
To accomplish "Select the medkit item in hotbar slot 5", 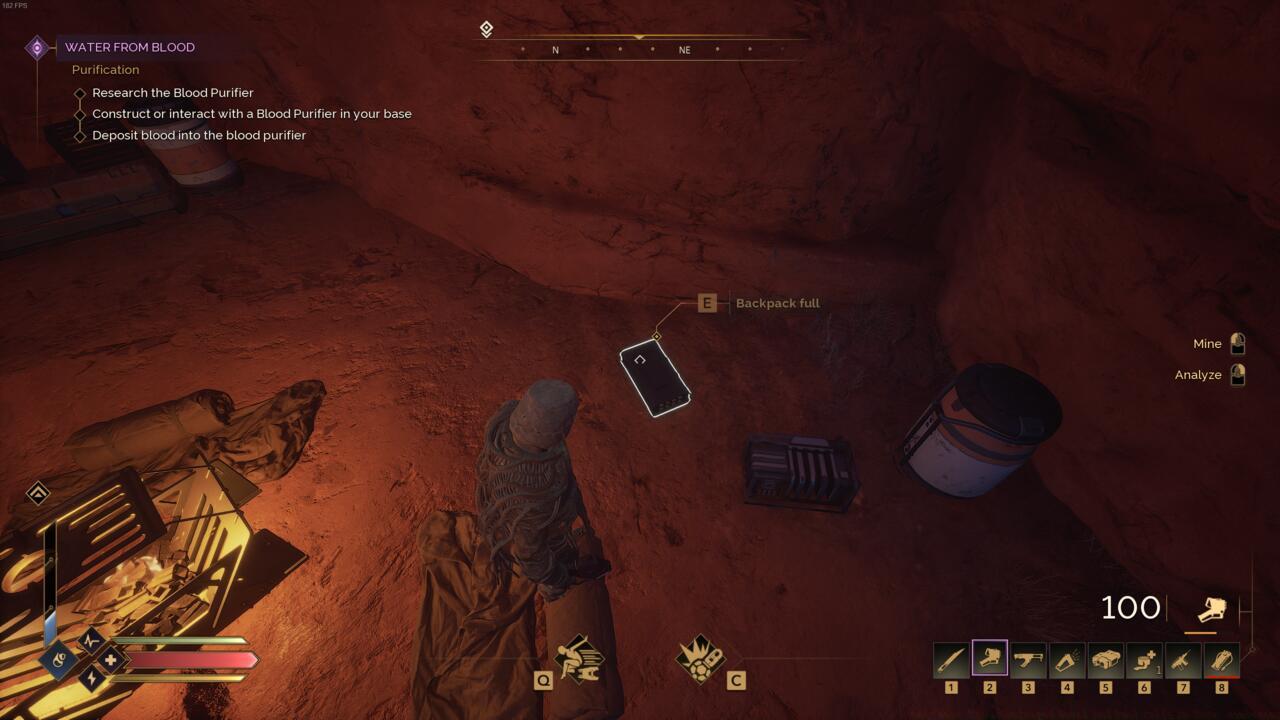I will [x=1104, y=660].
